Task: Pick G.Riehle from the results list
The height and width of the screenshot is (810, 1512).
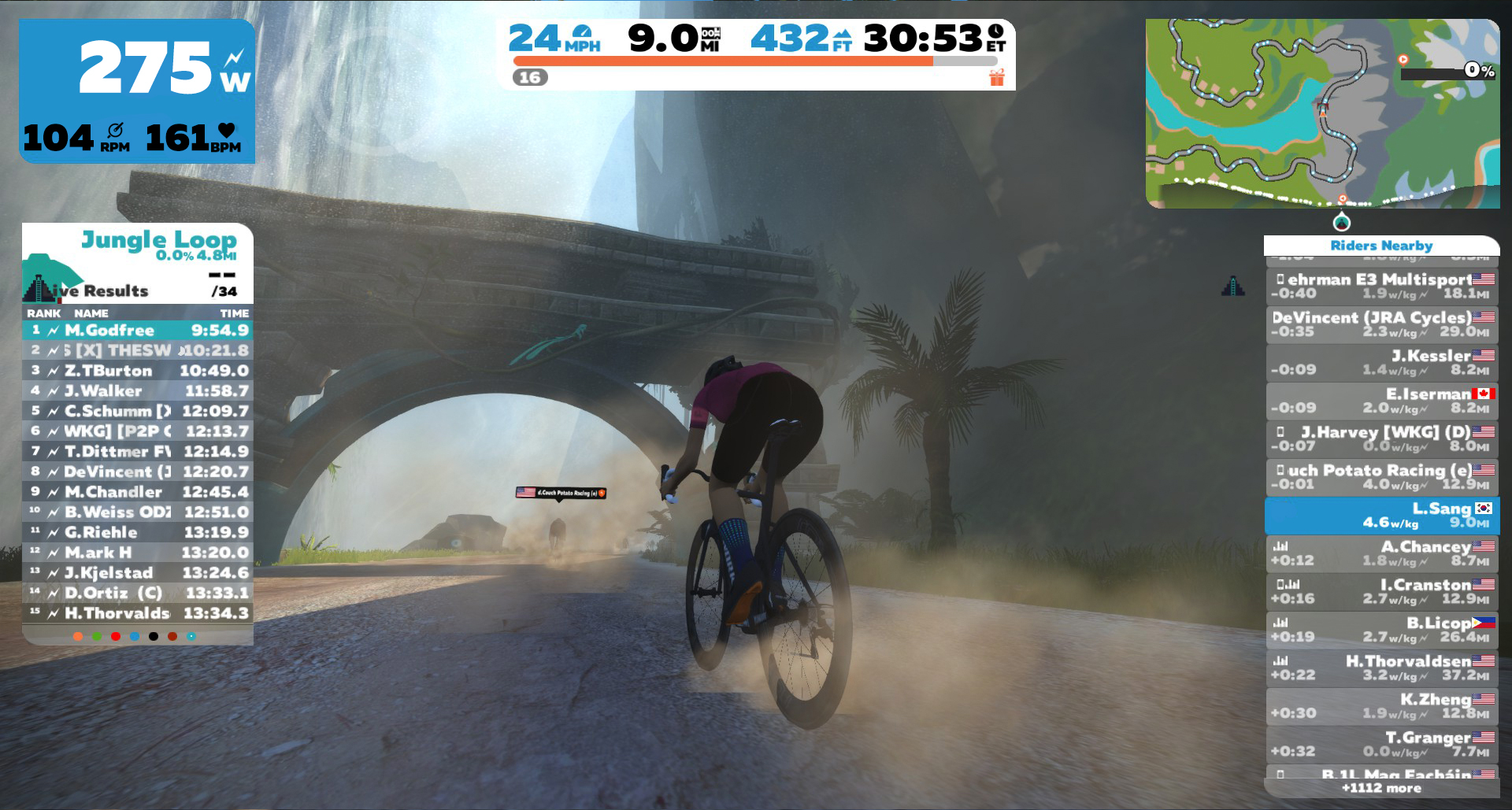Action: [x=138, y=533]
